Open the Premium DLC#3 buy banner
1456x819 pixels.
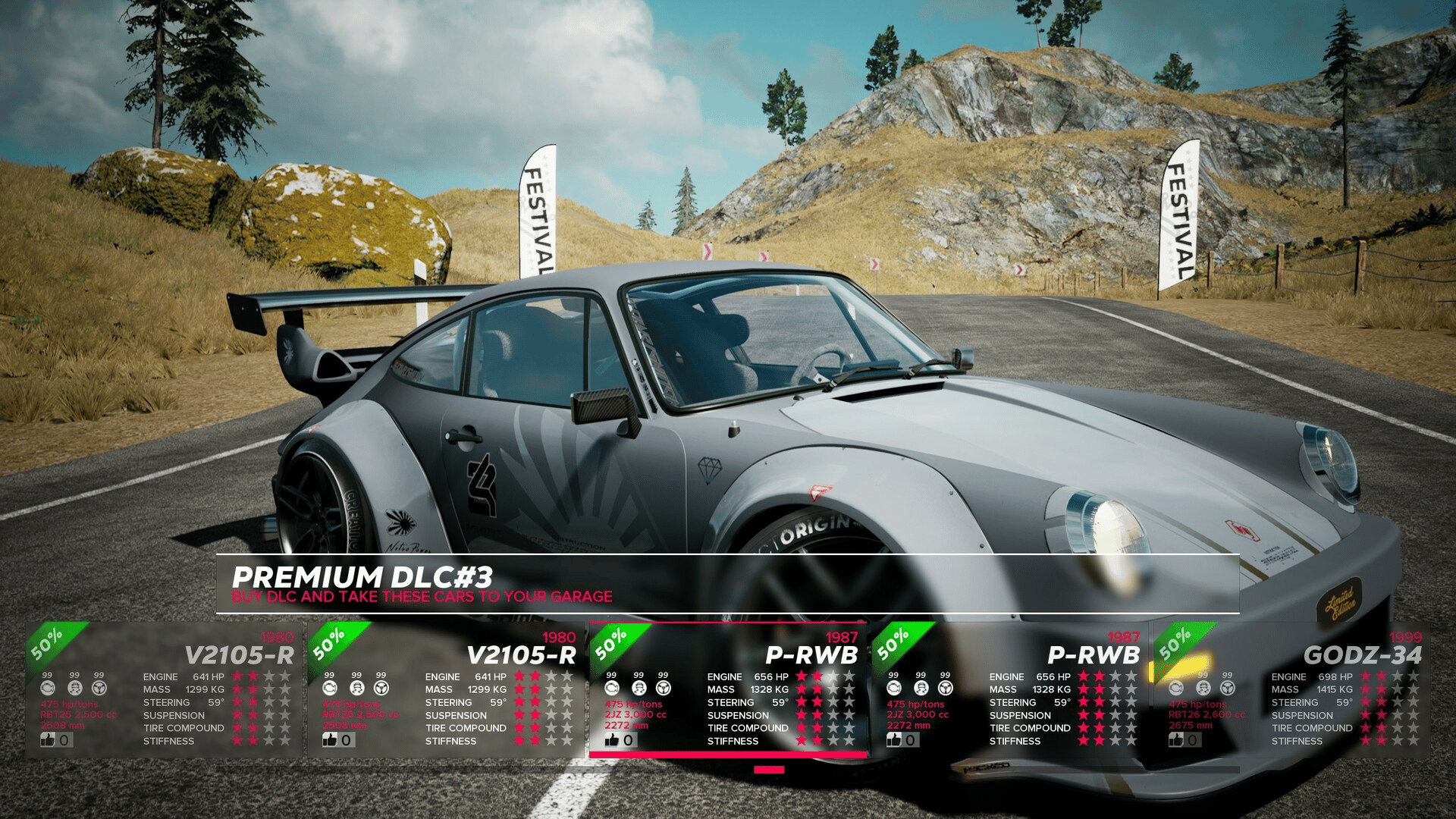pos(726,584)
